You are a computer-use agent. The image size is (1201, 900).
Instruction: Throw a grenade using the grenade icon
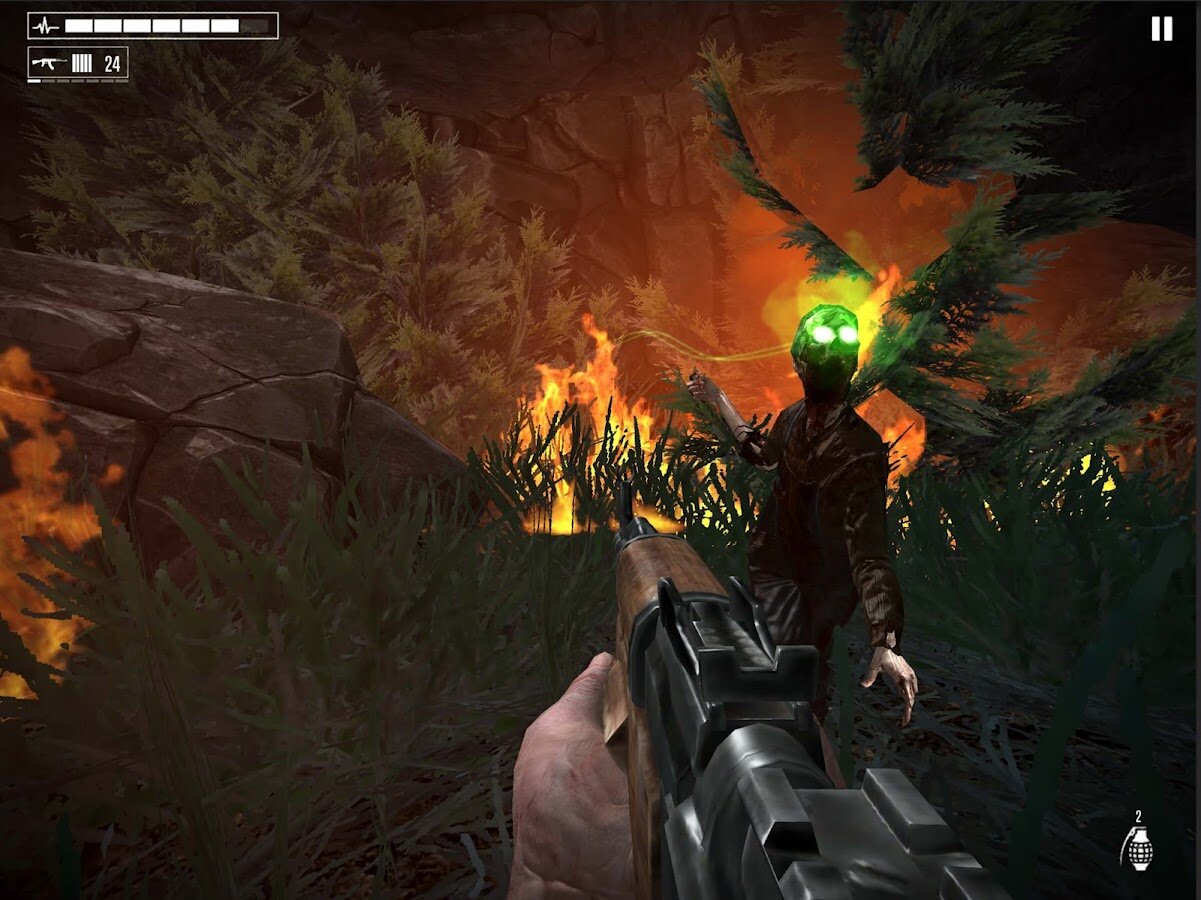(1136, 847)
